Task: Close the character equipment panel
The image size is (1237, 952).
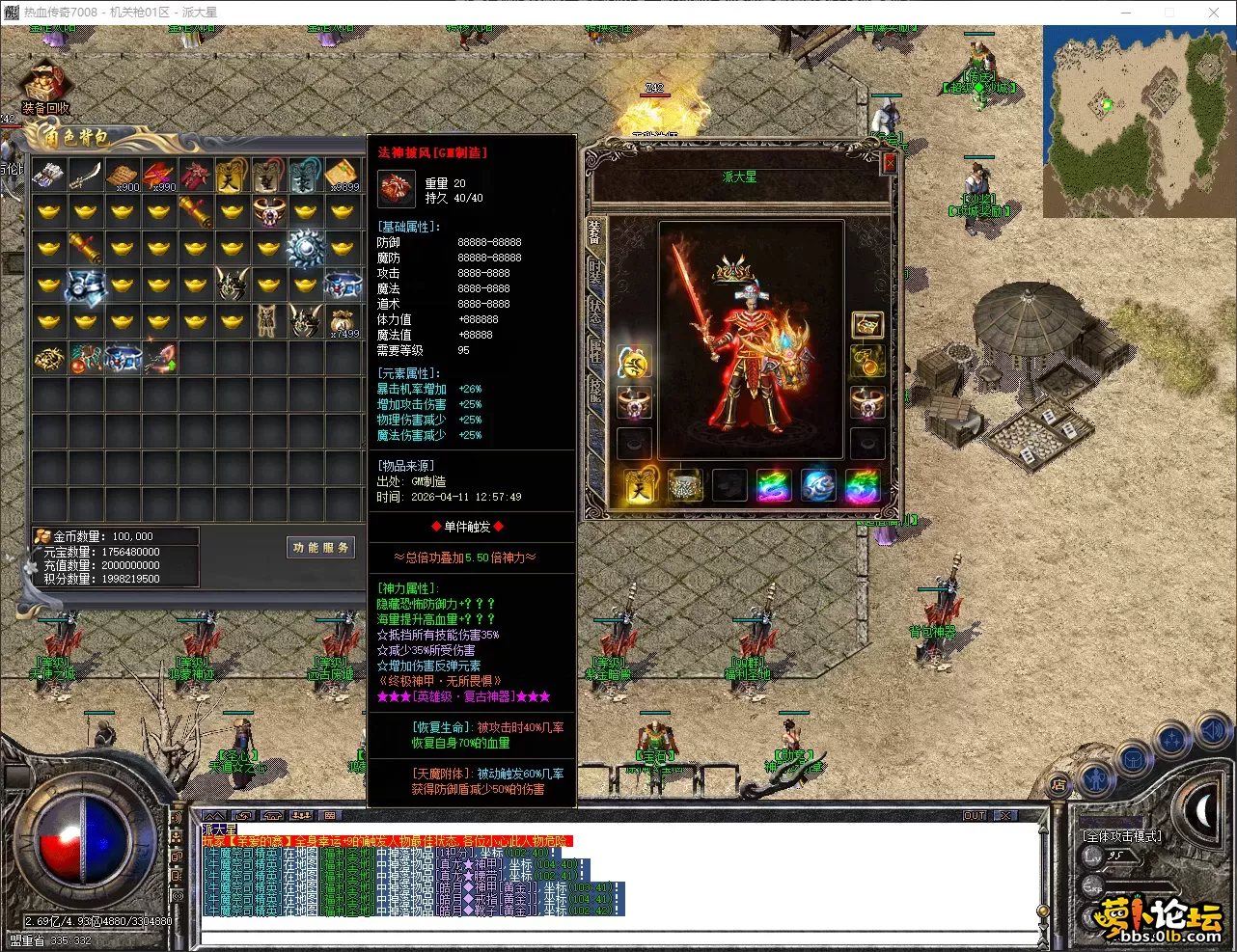Action: (890, 164)
